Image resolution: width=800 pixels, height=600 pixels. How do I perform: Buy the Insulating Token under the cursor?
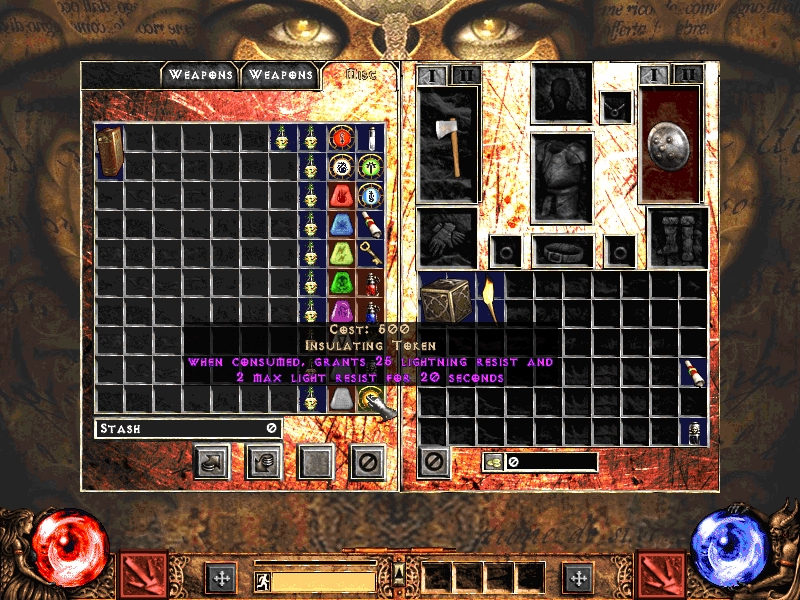[x=371, y=399]
